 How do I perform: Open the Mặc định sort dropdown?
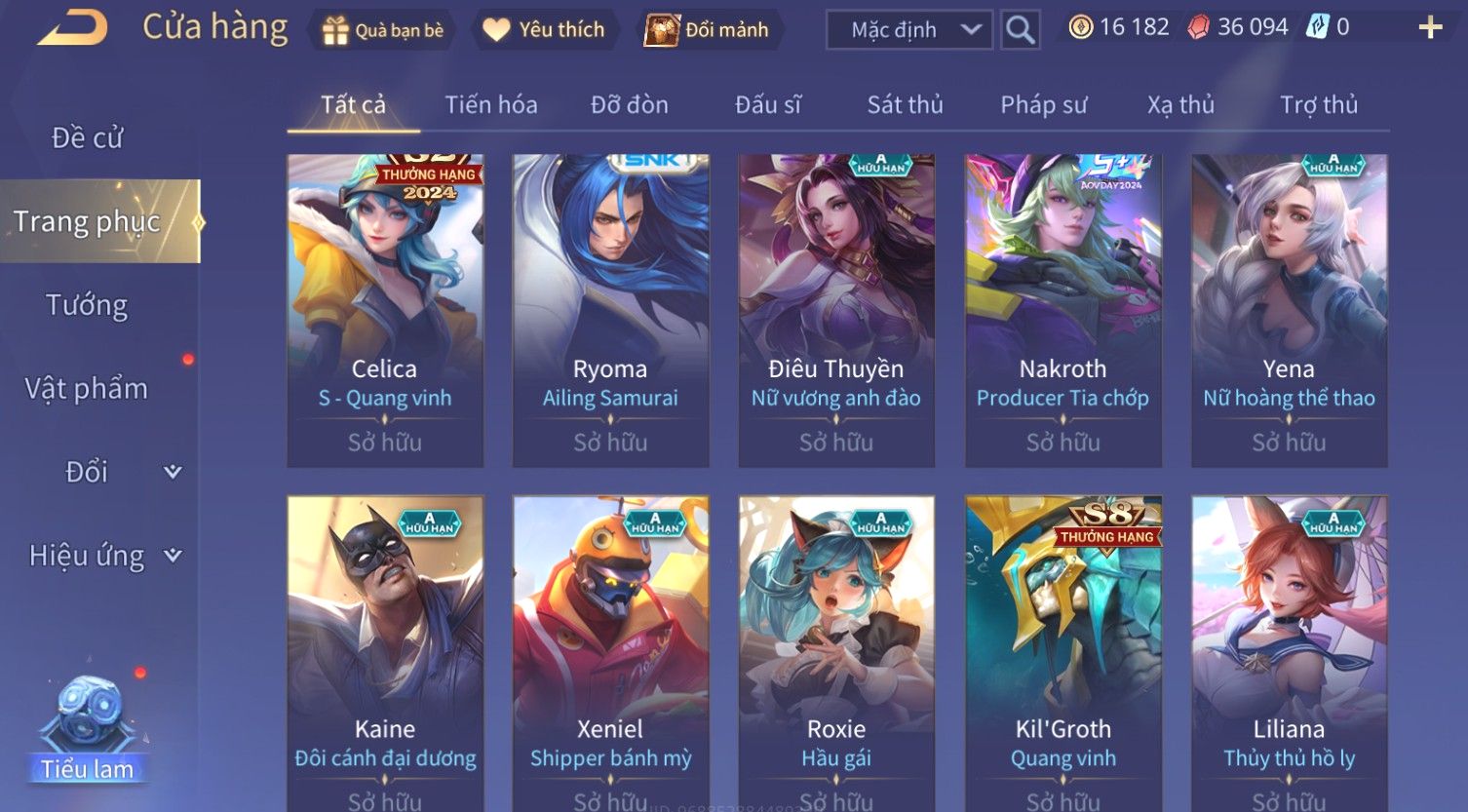908,30
